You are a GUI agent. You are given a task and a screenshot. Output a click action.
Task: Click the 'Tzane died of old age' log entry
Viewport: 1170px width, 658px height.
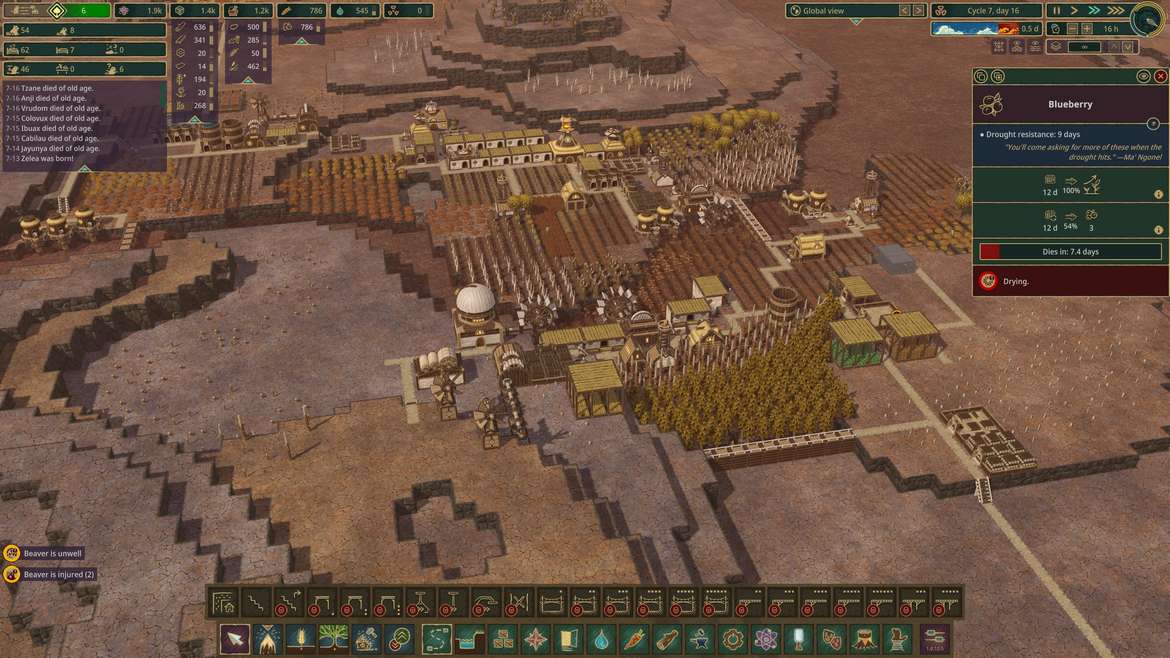click(50, 88)
